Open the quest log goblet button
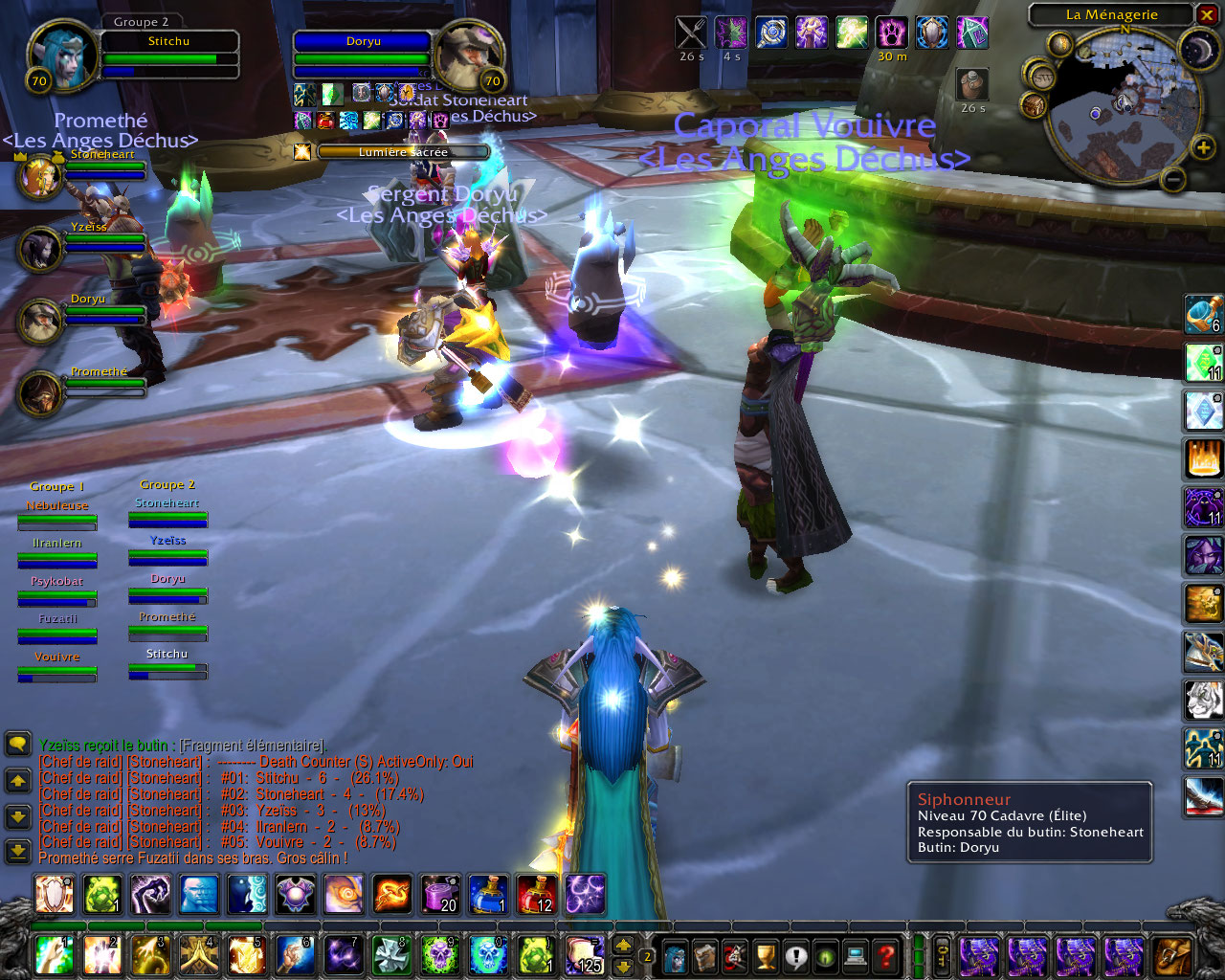The width and height of the screenshot is (1225, 980). point(766,956)
